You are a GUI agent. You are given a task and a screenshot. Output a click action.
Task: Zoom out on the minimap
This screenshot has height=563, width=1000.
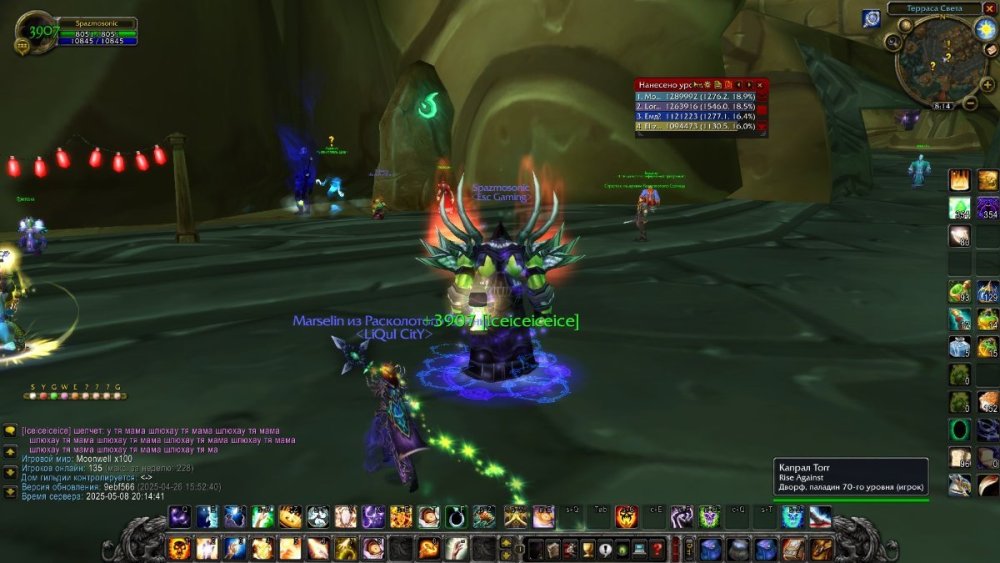(x=968, y=104)
